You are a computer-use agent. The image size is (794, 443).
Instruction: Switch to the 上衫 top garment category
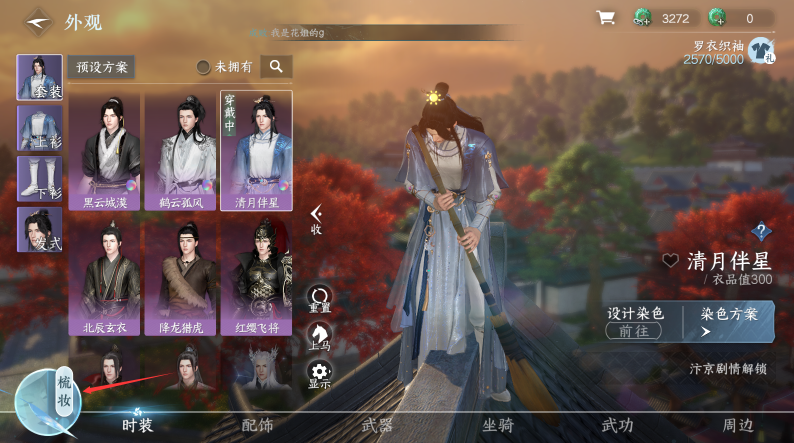(x=39, y=128)
